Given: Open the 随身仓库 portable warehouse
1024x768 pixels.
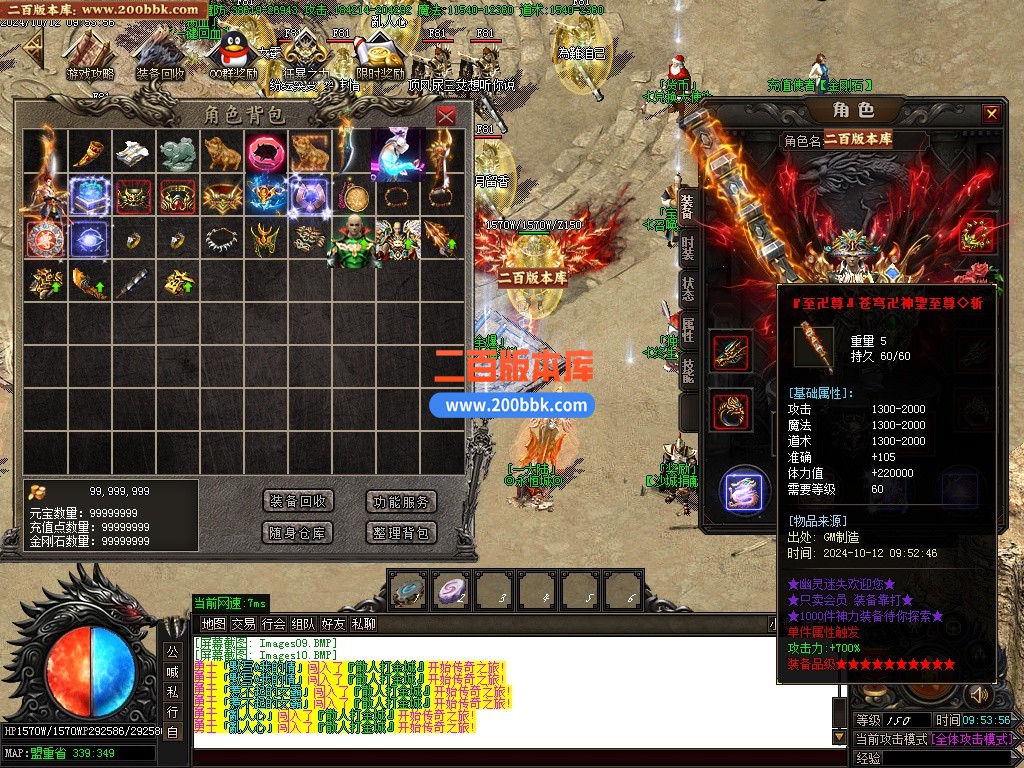Looking at the screenshot, I should (297, 532).
